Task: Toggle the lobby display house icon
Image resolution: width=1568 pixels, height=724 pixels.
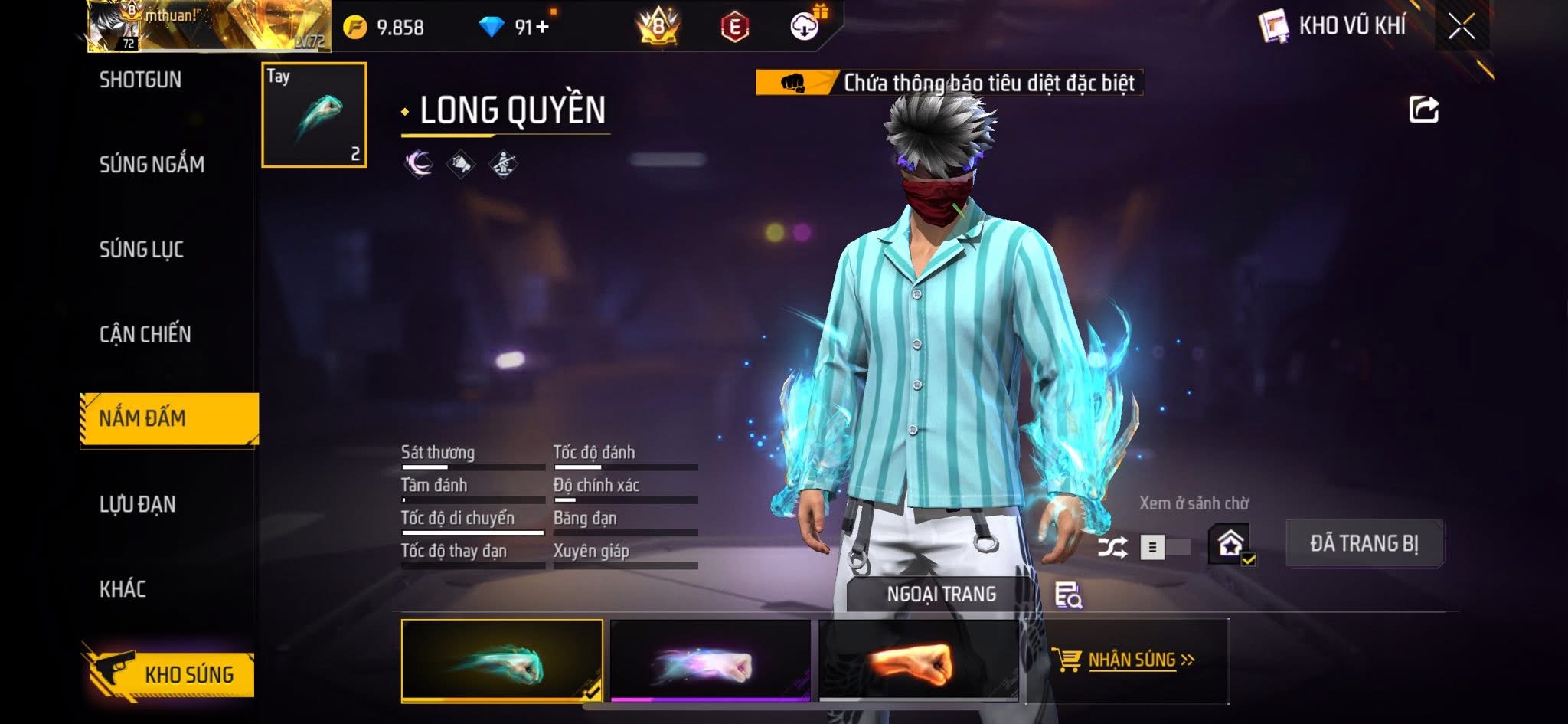Action: pyautogui.click(x=1230, y=545)
